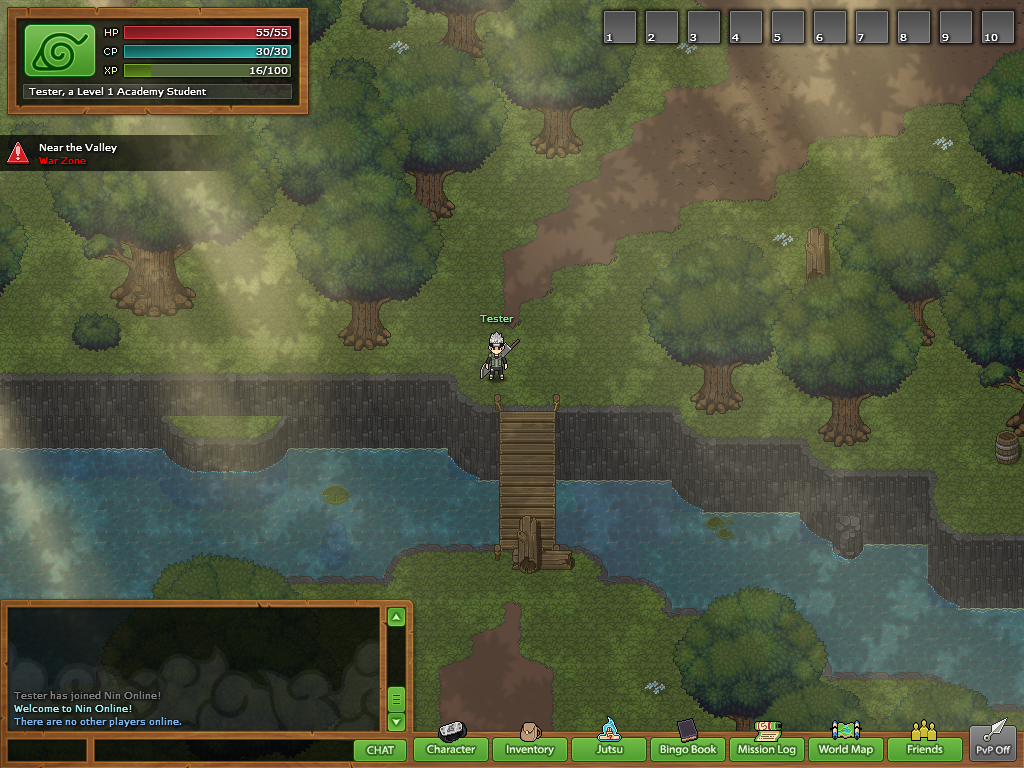View the Mission Log
The image size is (1024, 768).
(767, 748)
